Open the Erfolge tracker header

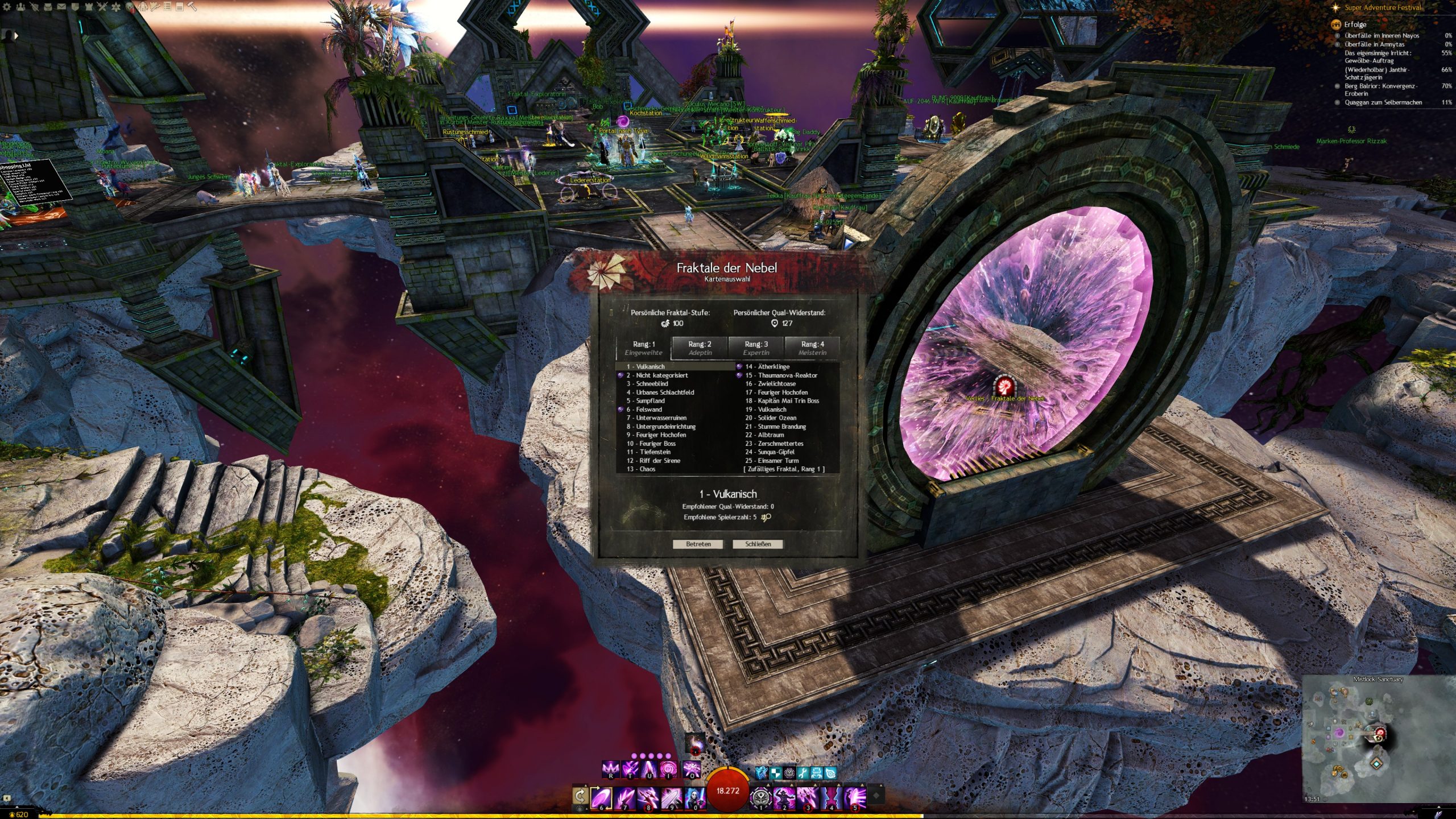[1355, 24]
